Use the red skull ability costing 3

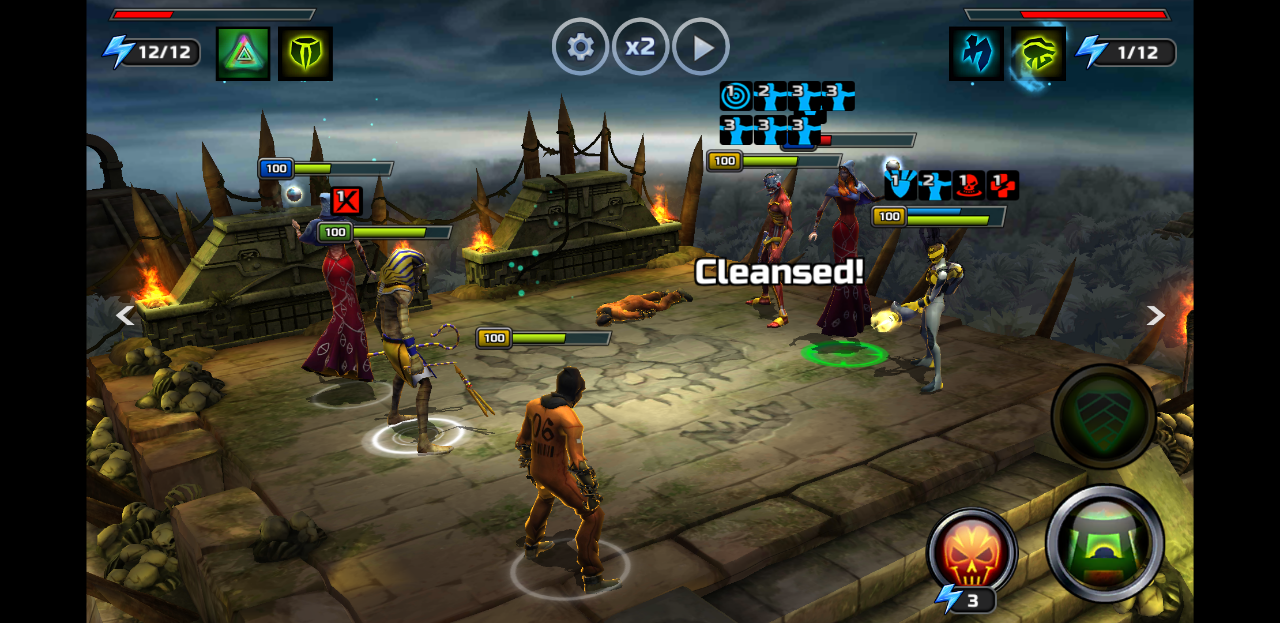click(971, 553)
